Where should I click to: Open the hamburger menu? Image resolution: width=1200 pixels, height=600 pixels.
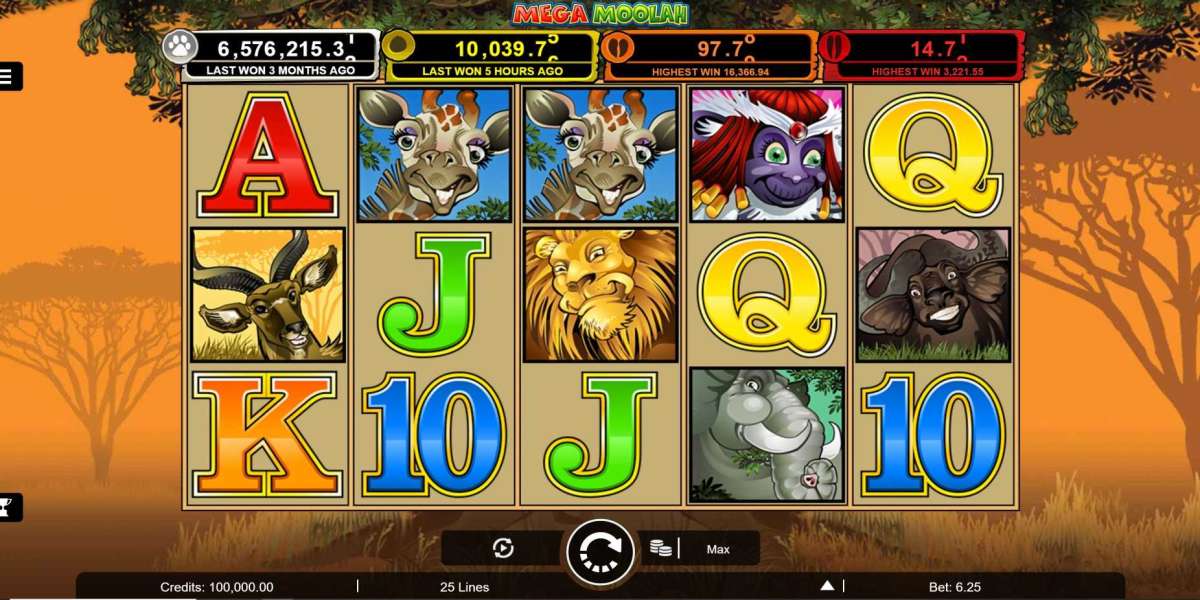(x=7, y=76)
